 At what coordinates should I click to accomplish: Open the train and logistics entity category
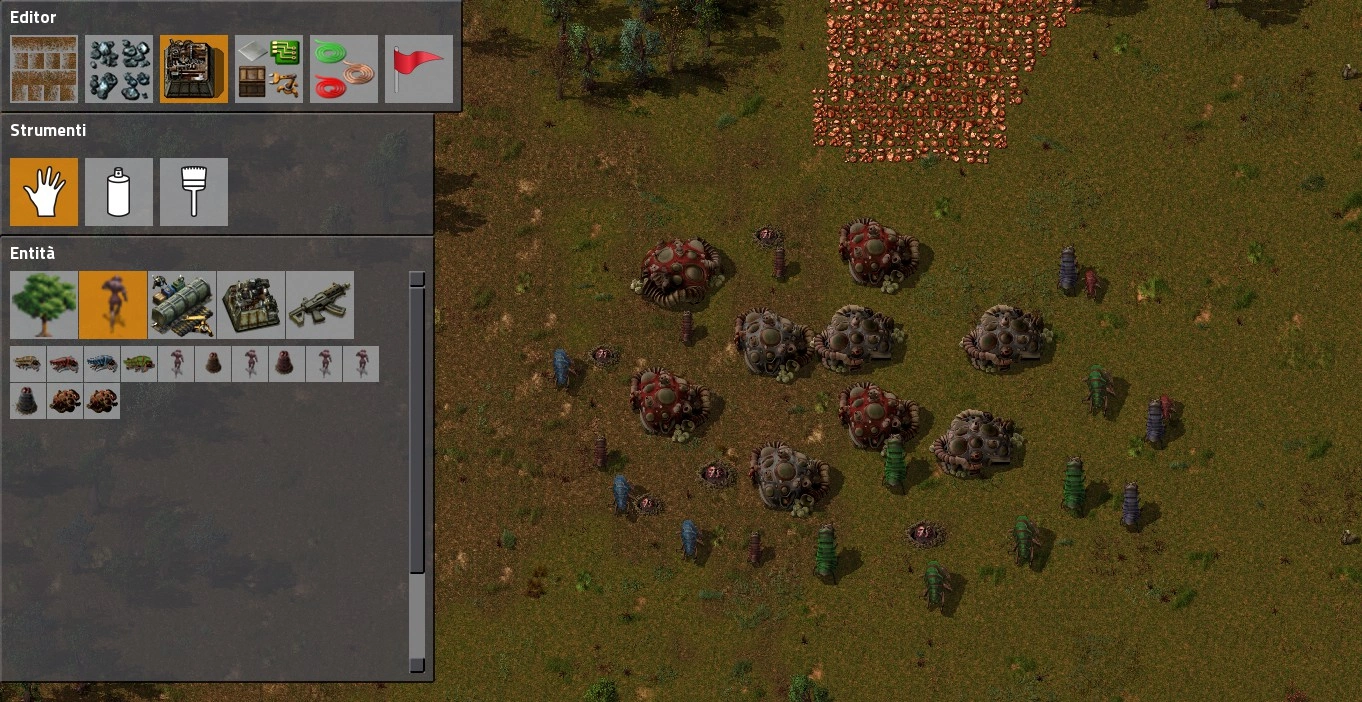point(182,305)
